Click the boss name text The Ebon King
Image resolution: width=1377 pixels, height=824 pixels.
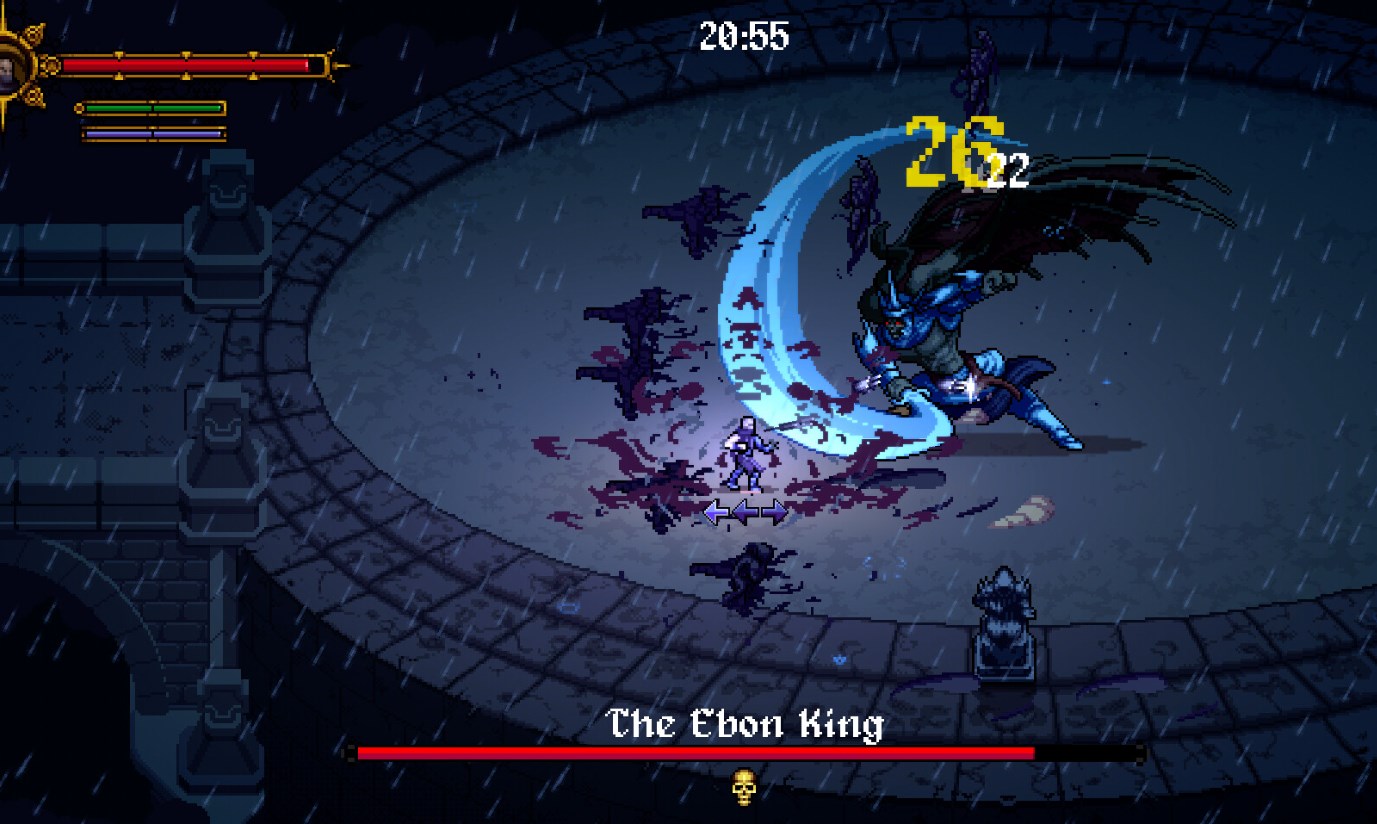tap(744, 721)
